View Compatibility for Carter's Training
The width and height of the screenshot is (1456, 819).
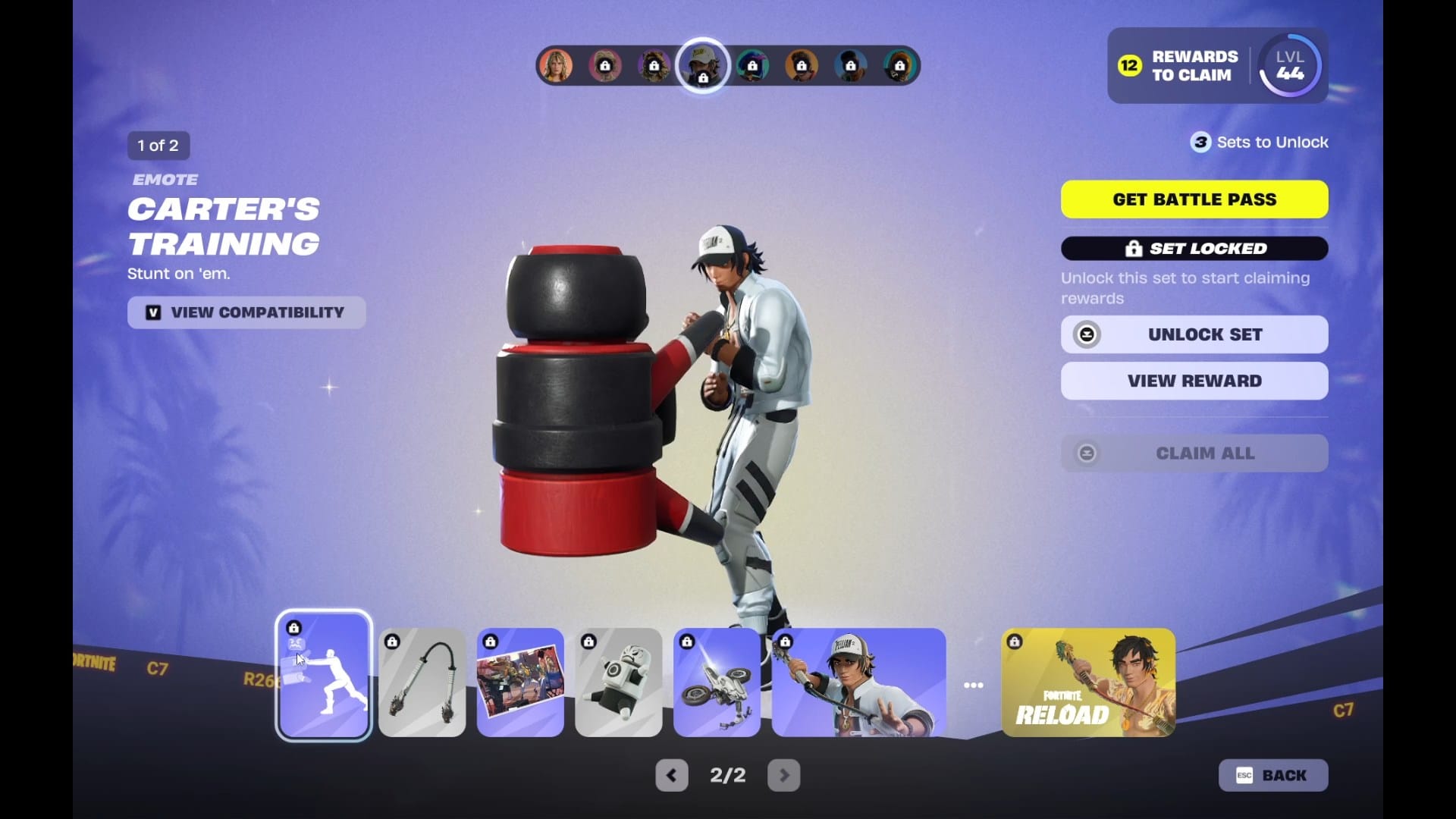[x=246, y=312]
